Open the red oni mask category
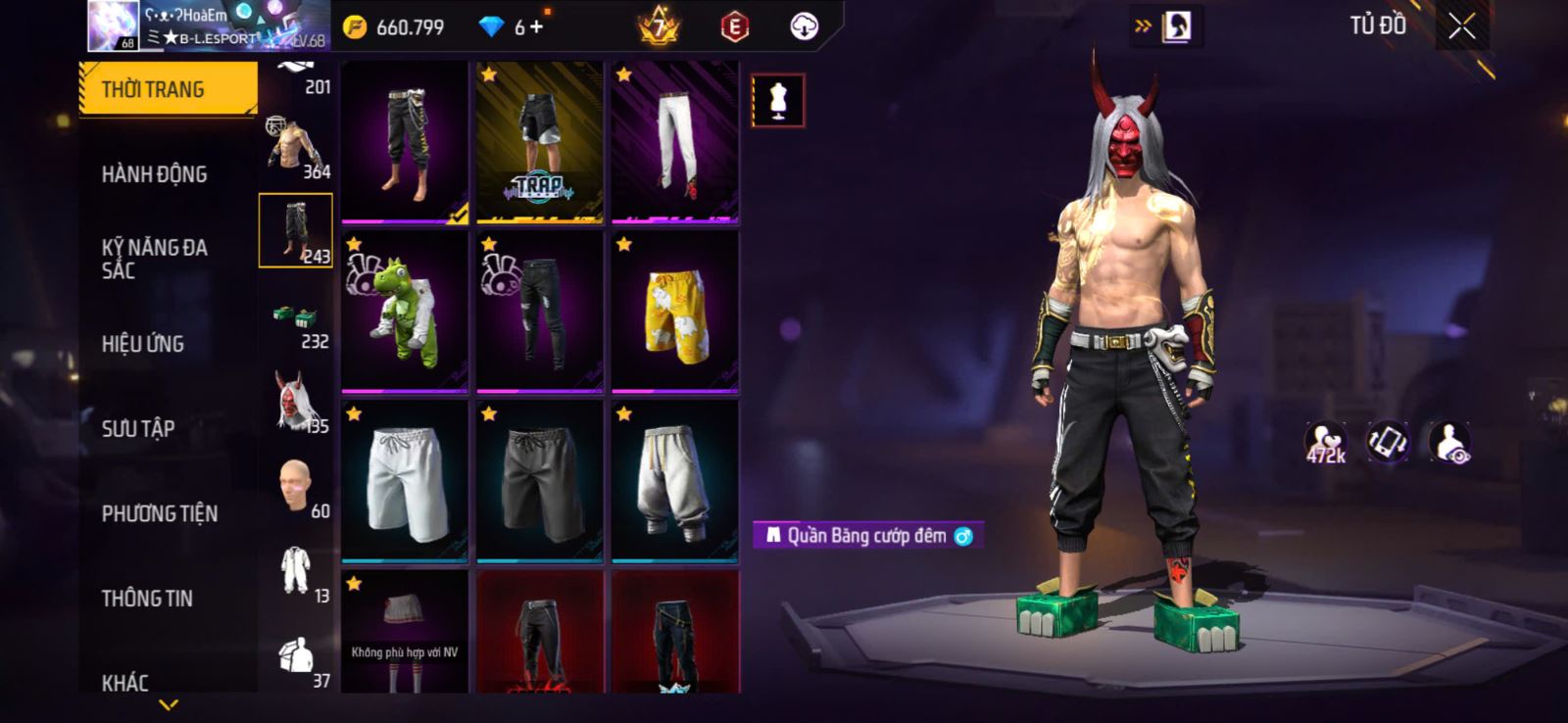Screen dimensions: 1568x723 295,402
